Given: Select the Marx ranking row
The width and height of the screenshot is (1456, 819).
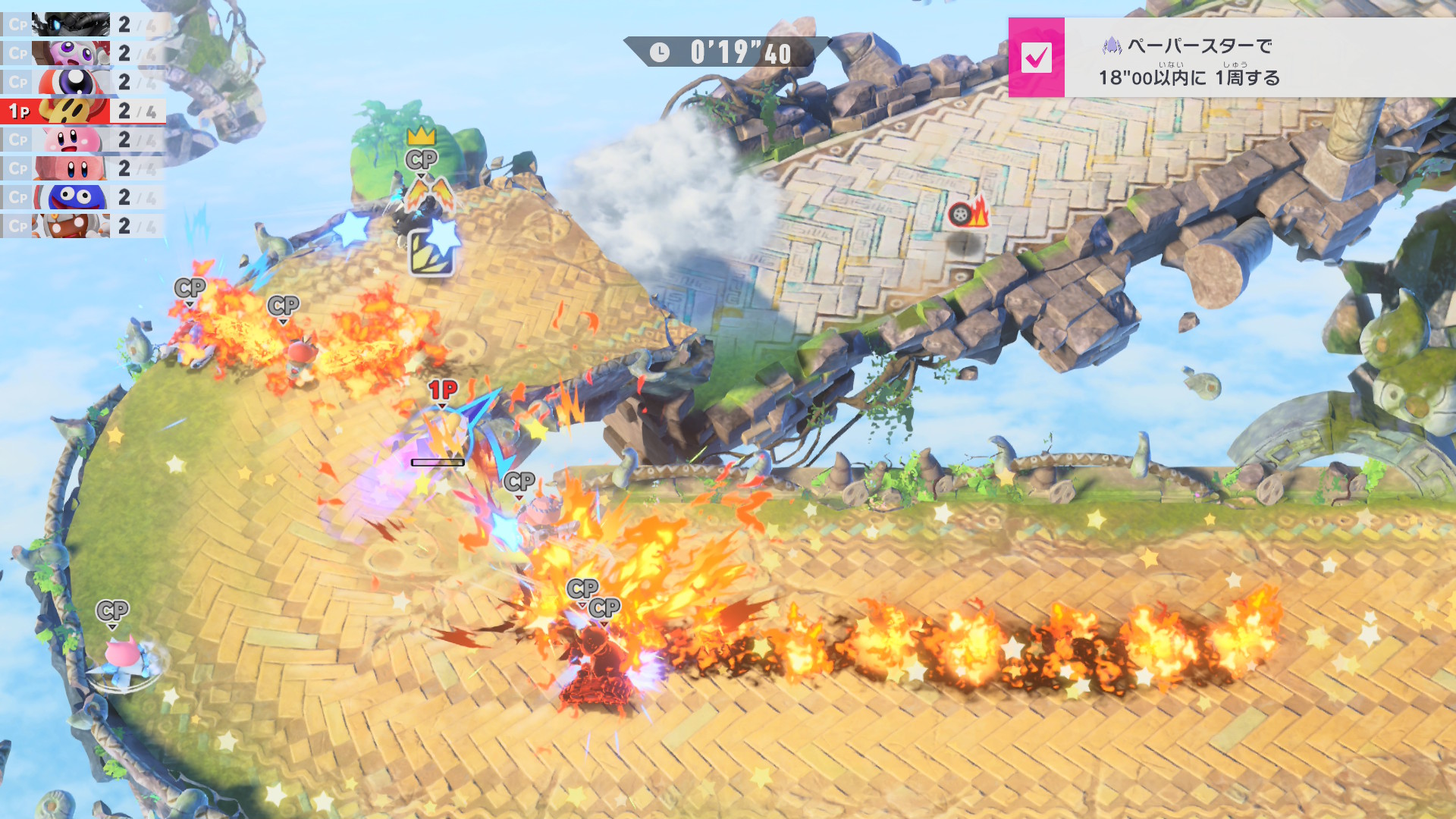Looking at the screenshot, I should (x=82, y=53).
